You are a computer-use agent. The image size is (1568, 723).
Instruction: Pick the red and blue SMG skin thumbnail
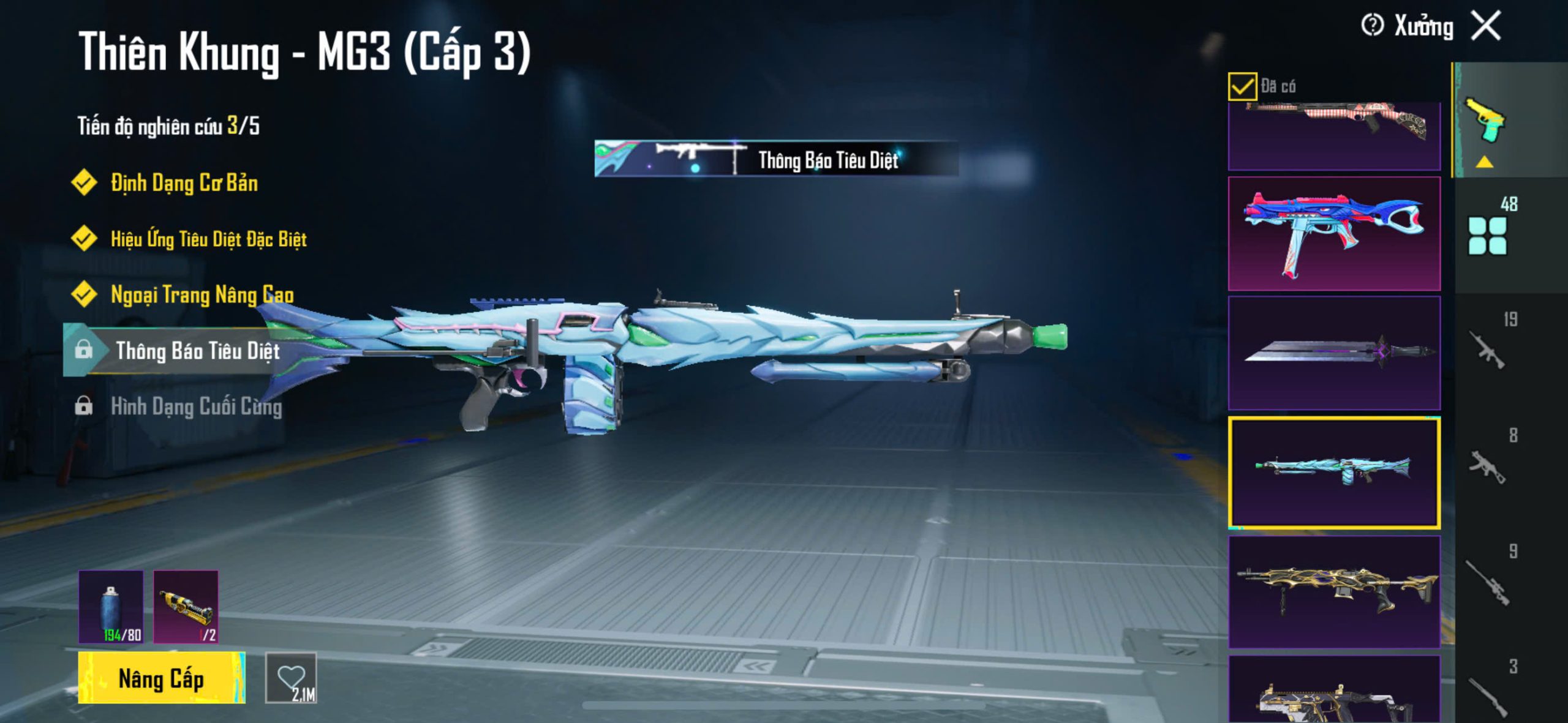[x=1334, y=234]
